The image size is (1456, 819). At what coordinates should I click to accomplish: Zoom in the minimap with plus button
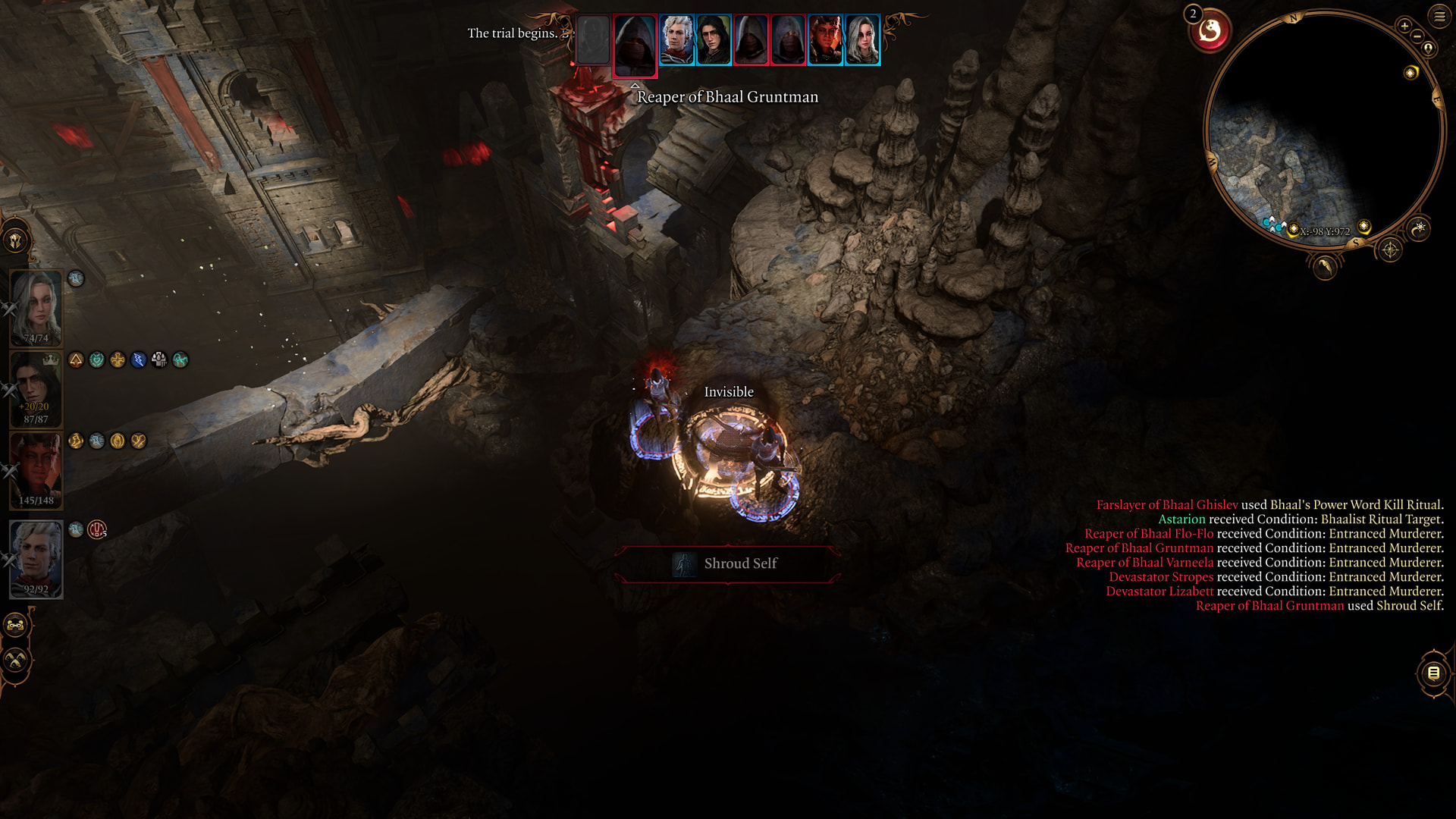coord(1404,26)
